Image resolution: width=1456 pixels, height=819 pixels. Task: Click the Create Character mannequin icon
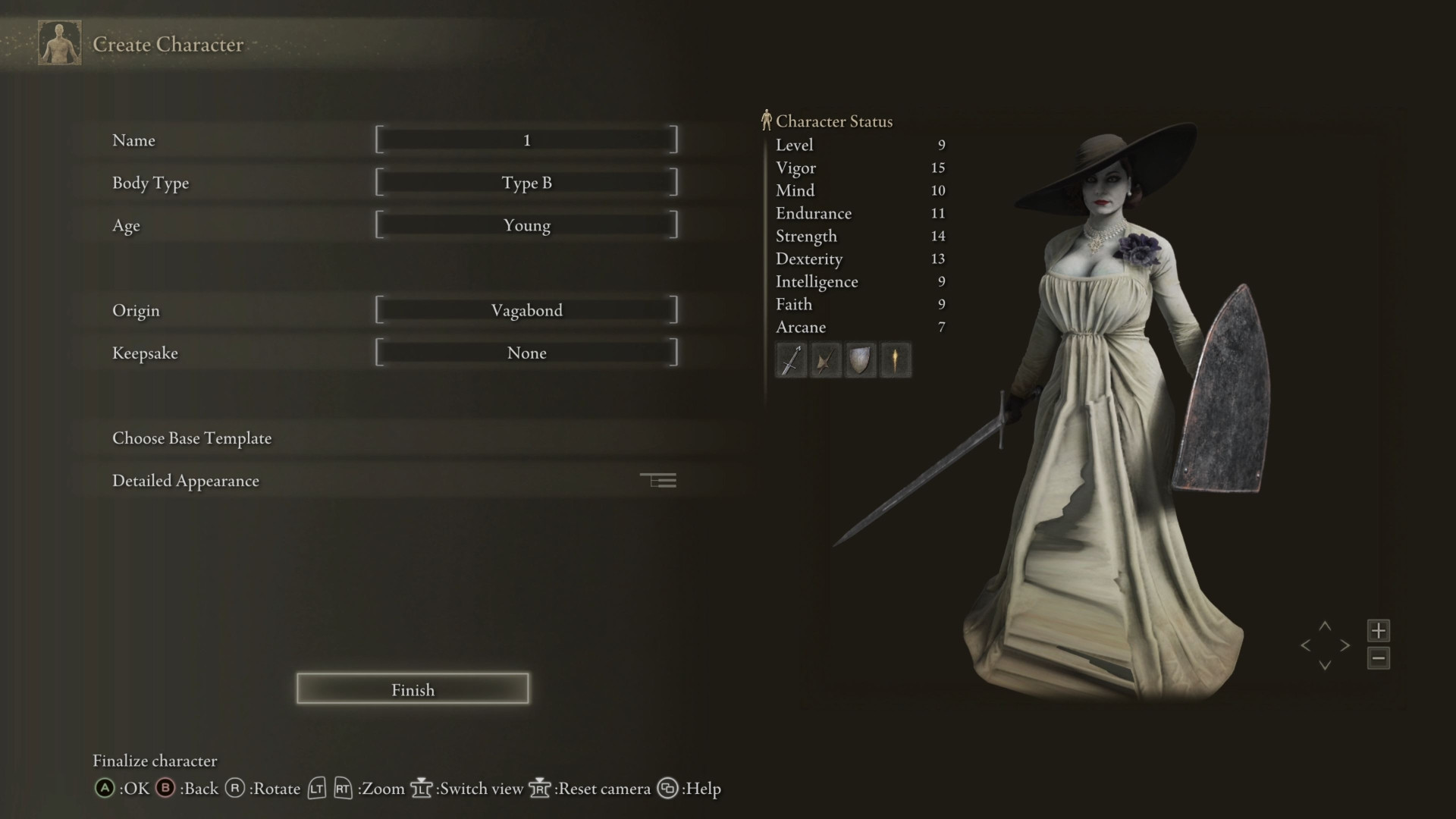[x=58, y=42]
